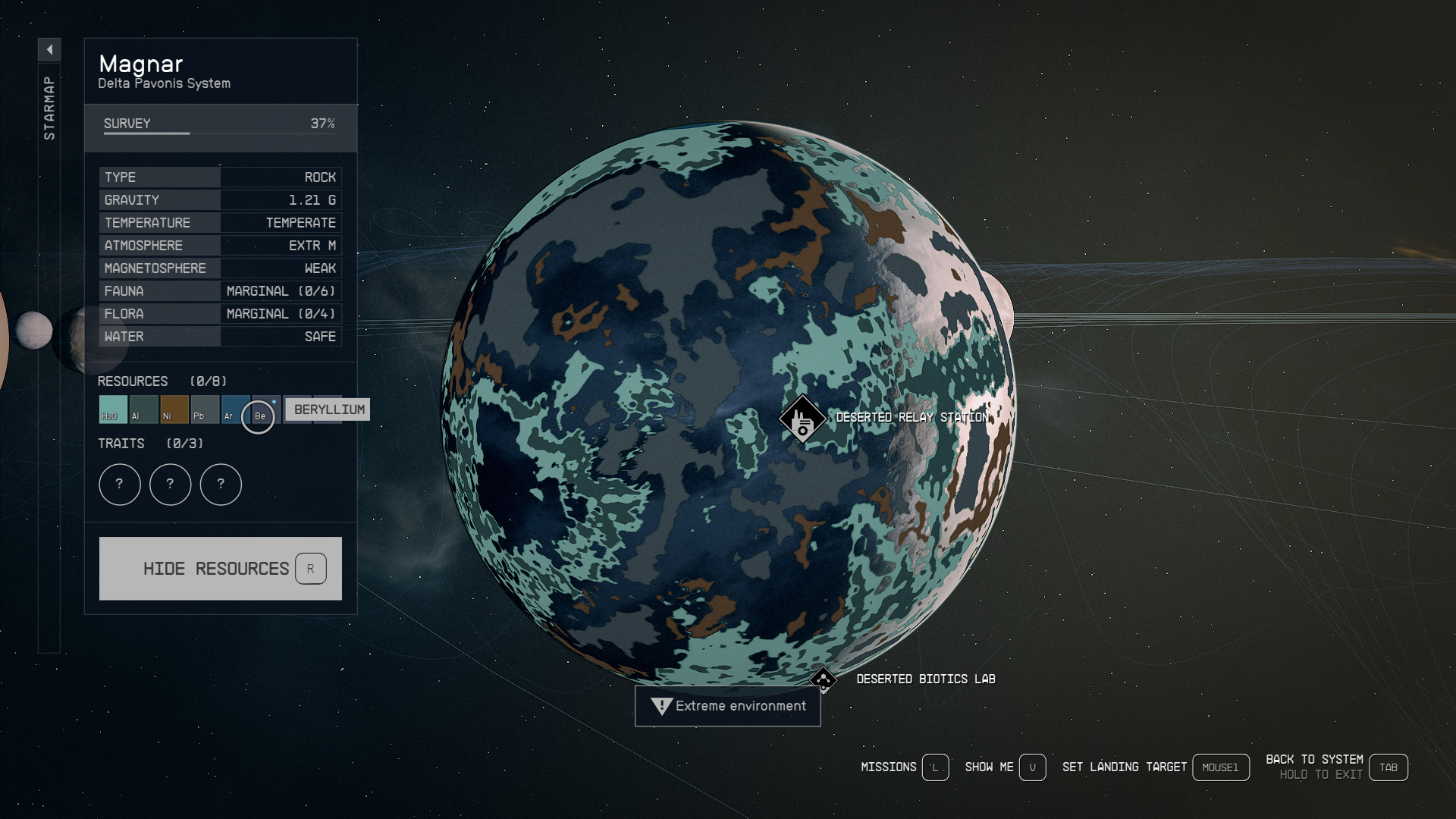Open the vertical Starmap tab
Image resolution: width=1456 pixels, height=819 pixels.
pos(49,108)
